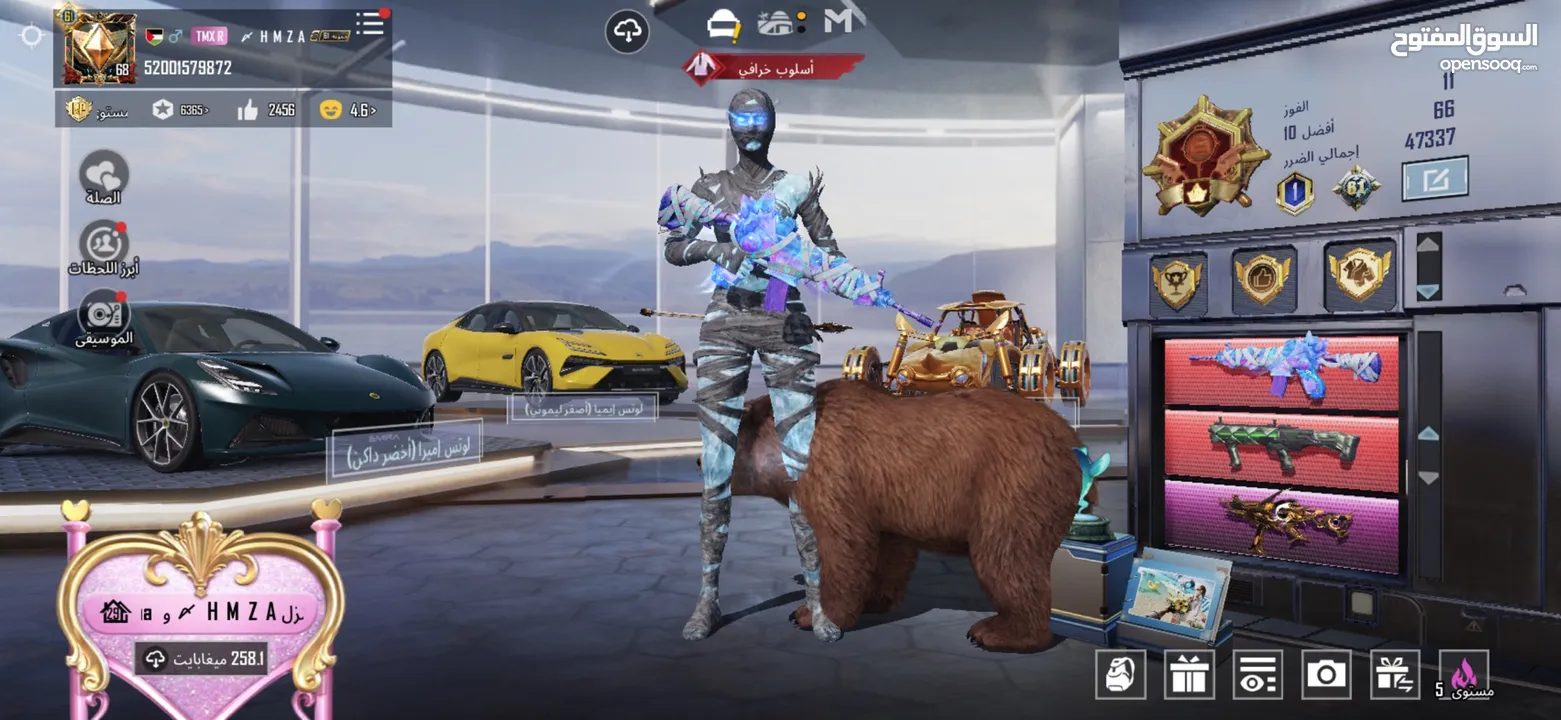Open the camera screenshot button
Screen dimensions: 1561x720
pos(1326,675)
